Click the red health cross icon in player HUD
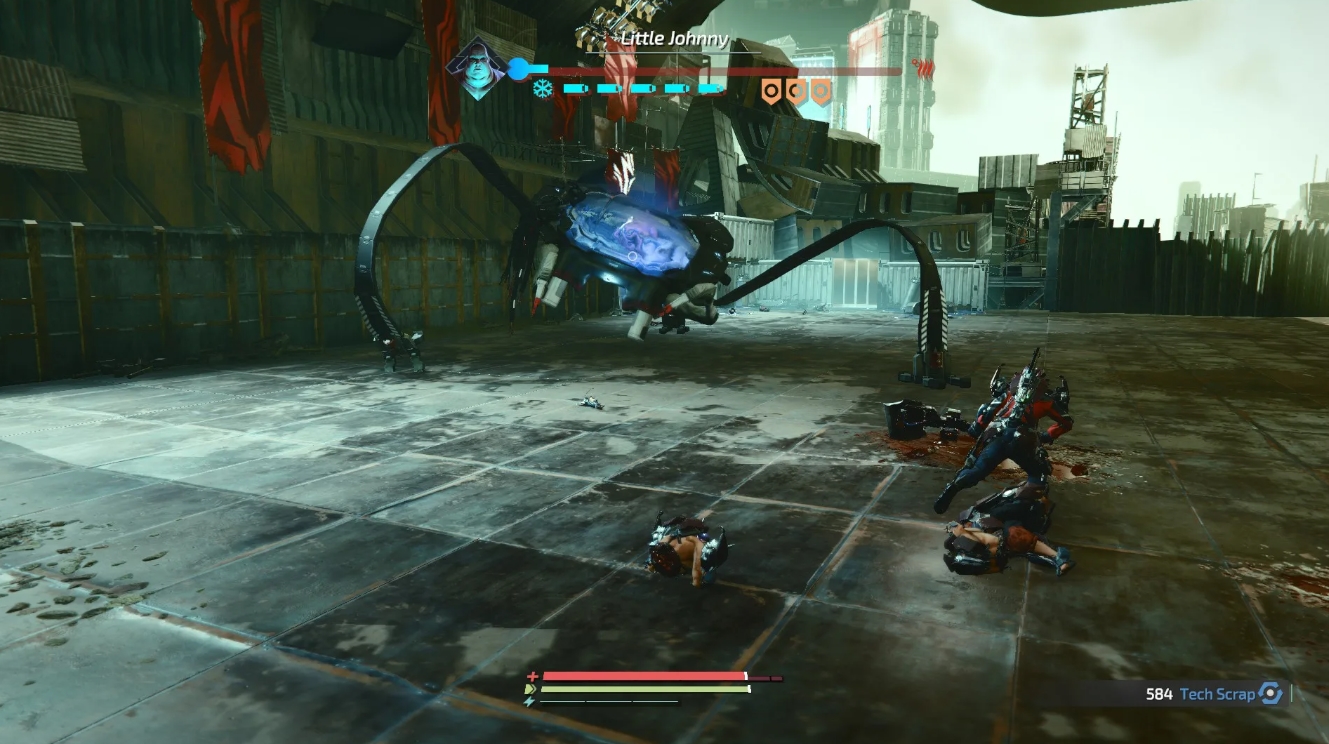 coord(532,675)
